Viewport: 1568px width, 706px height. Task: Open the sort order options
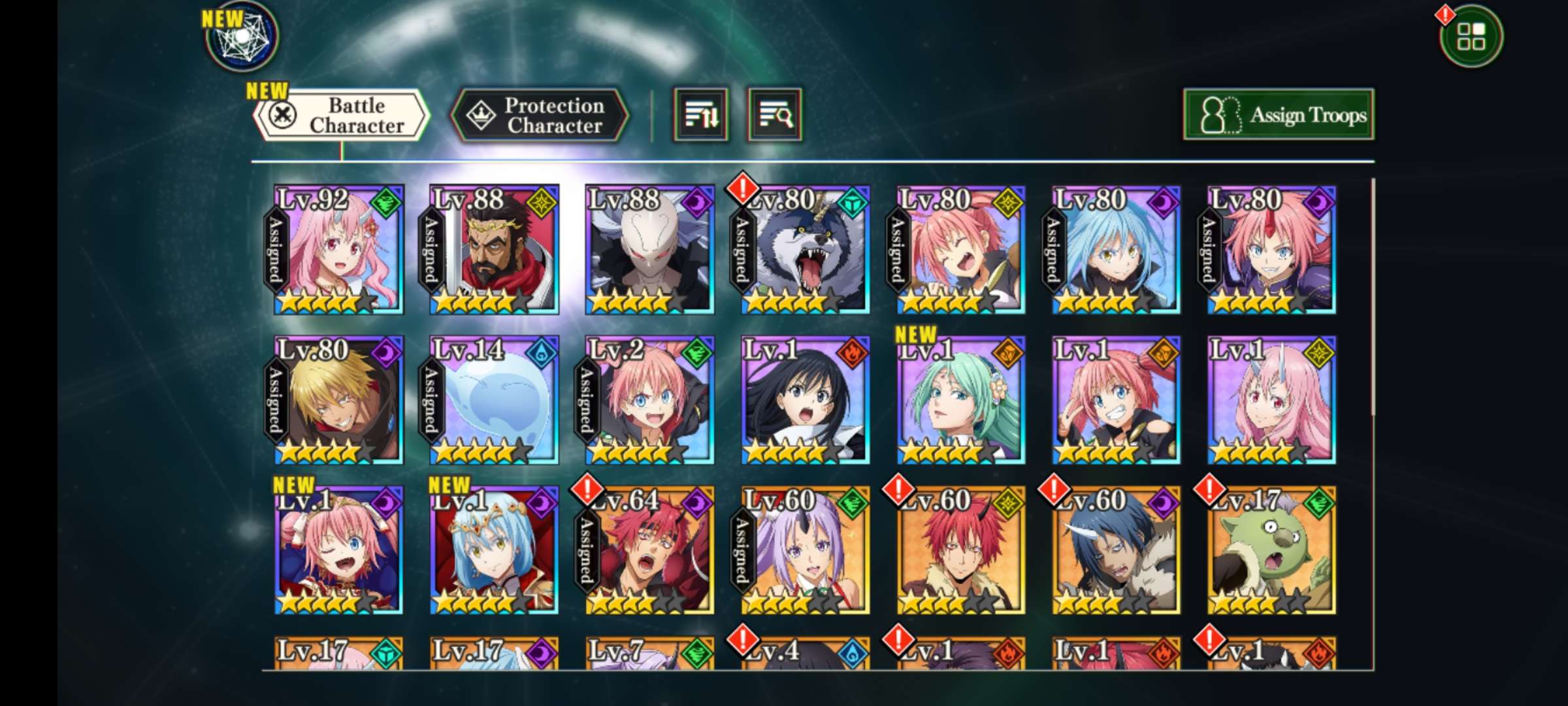(700, 116)
